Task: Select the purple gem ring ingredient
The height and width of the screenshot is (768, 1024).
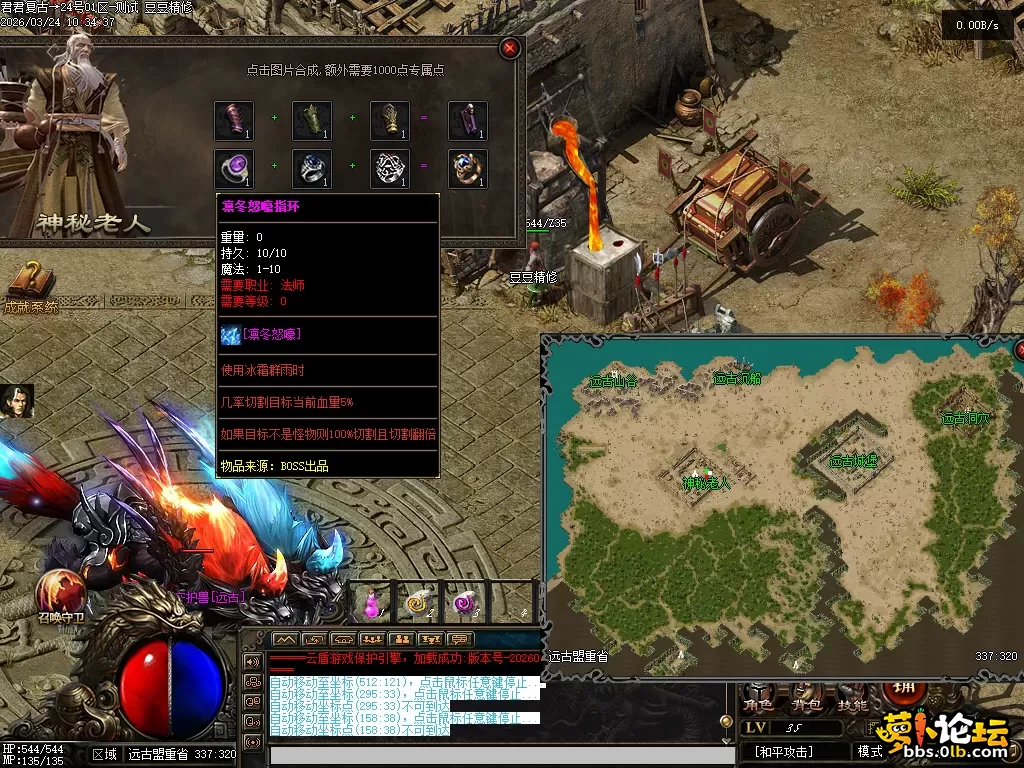Action: [x=234, y=168]
